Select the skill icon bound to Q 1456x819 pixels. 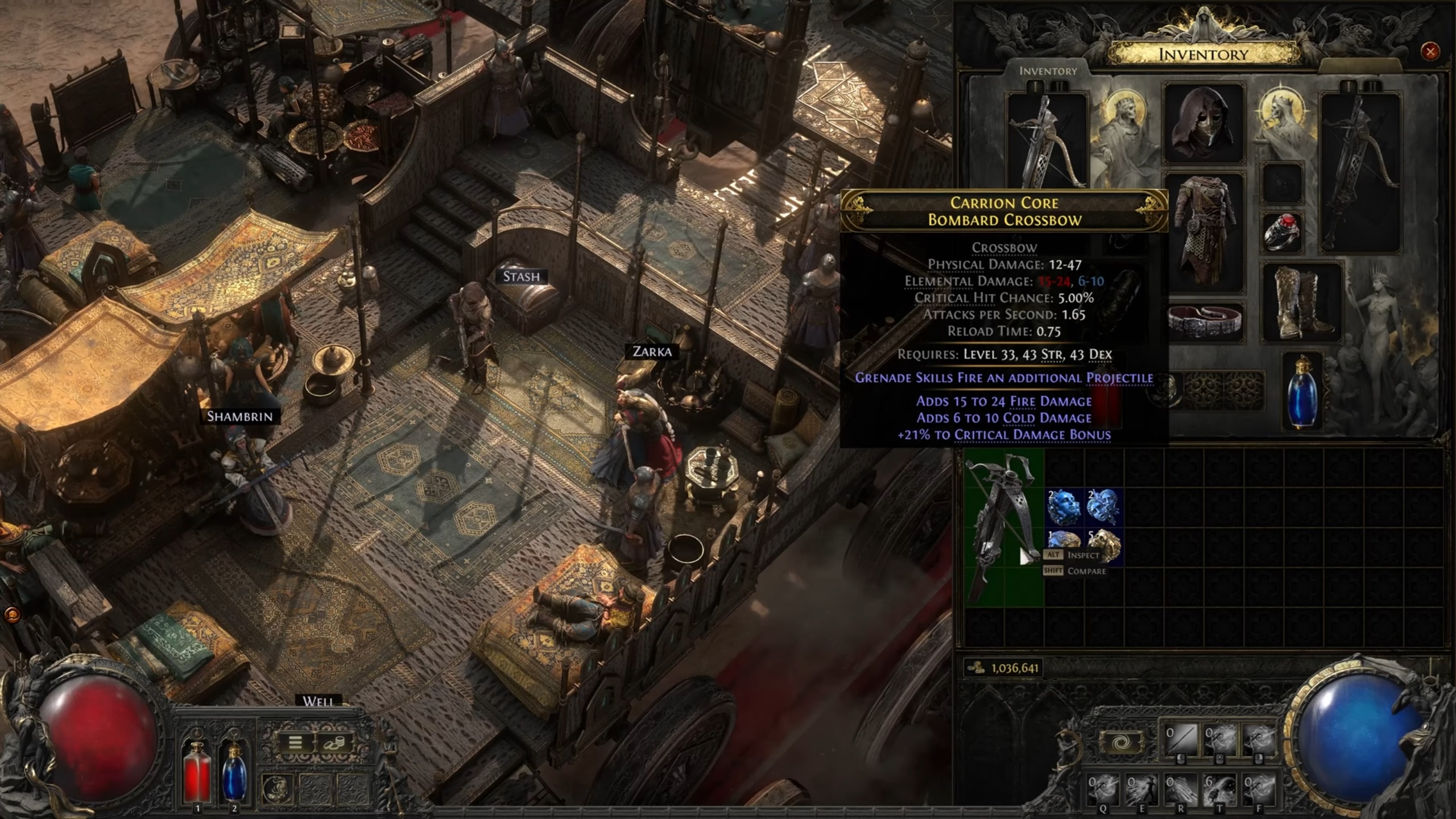(1105, 791)
